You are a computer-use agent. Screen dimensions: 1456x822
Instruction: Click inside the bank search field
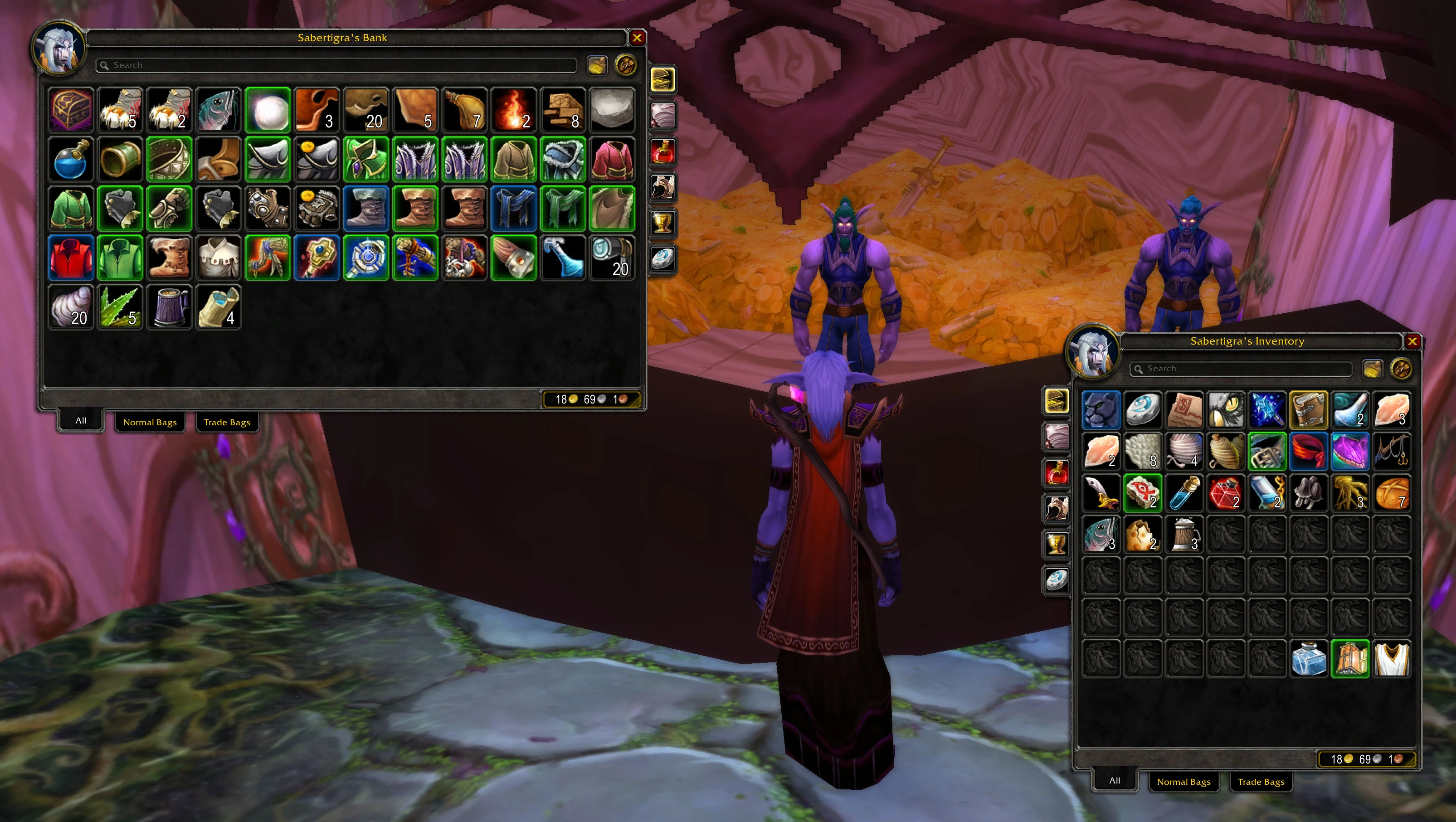[x=333, y=64]
